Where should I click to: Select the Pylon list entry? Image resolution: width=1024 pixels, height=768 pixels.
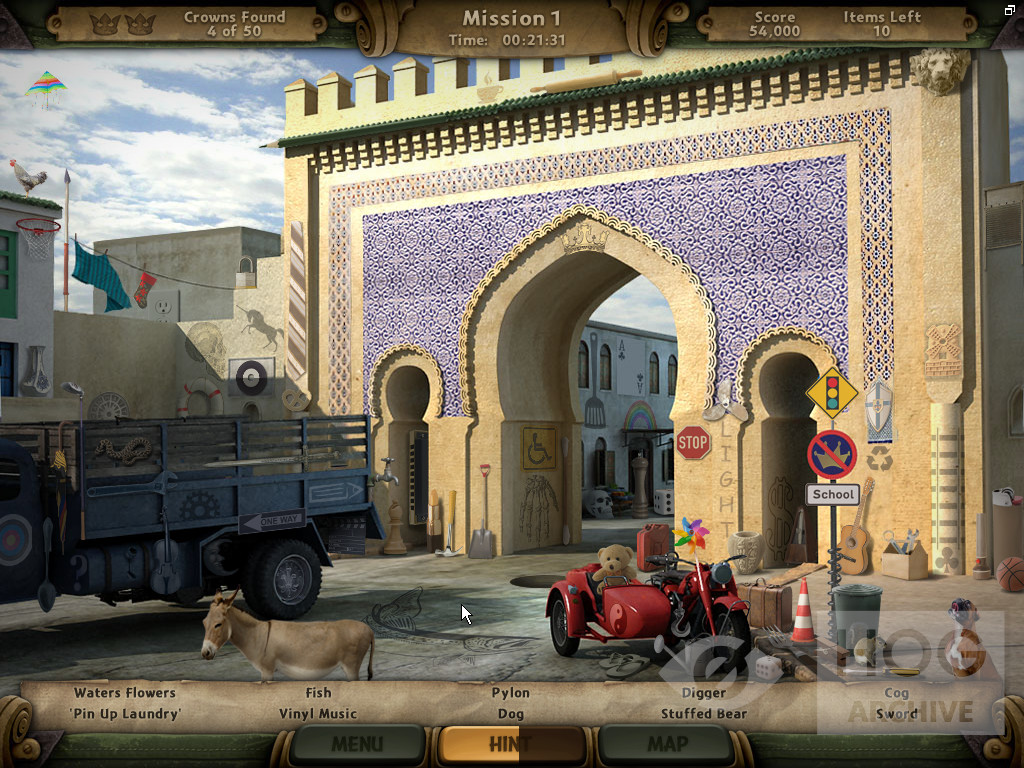coord(511,693)
